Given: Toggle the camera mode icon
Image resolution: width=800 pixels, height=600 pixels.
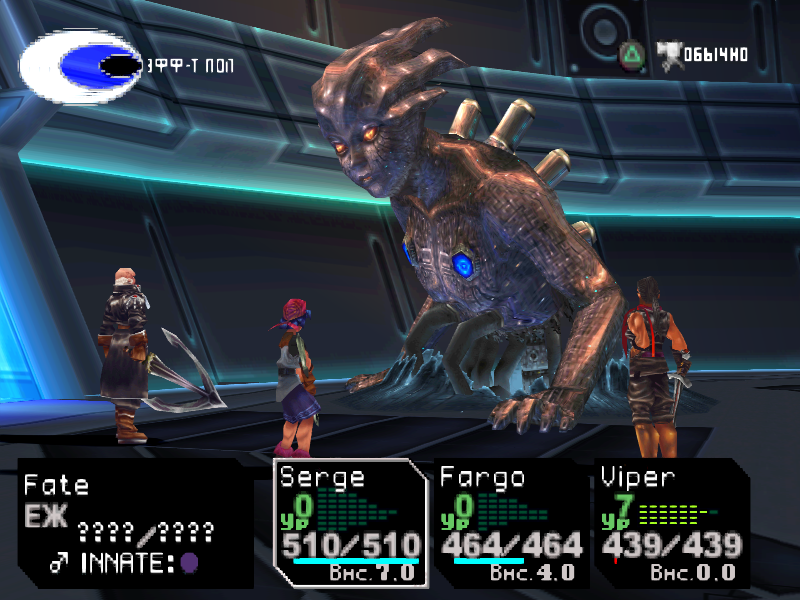Looking at the screenshot, I should 667,52.
